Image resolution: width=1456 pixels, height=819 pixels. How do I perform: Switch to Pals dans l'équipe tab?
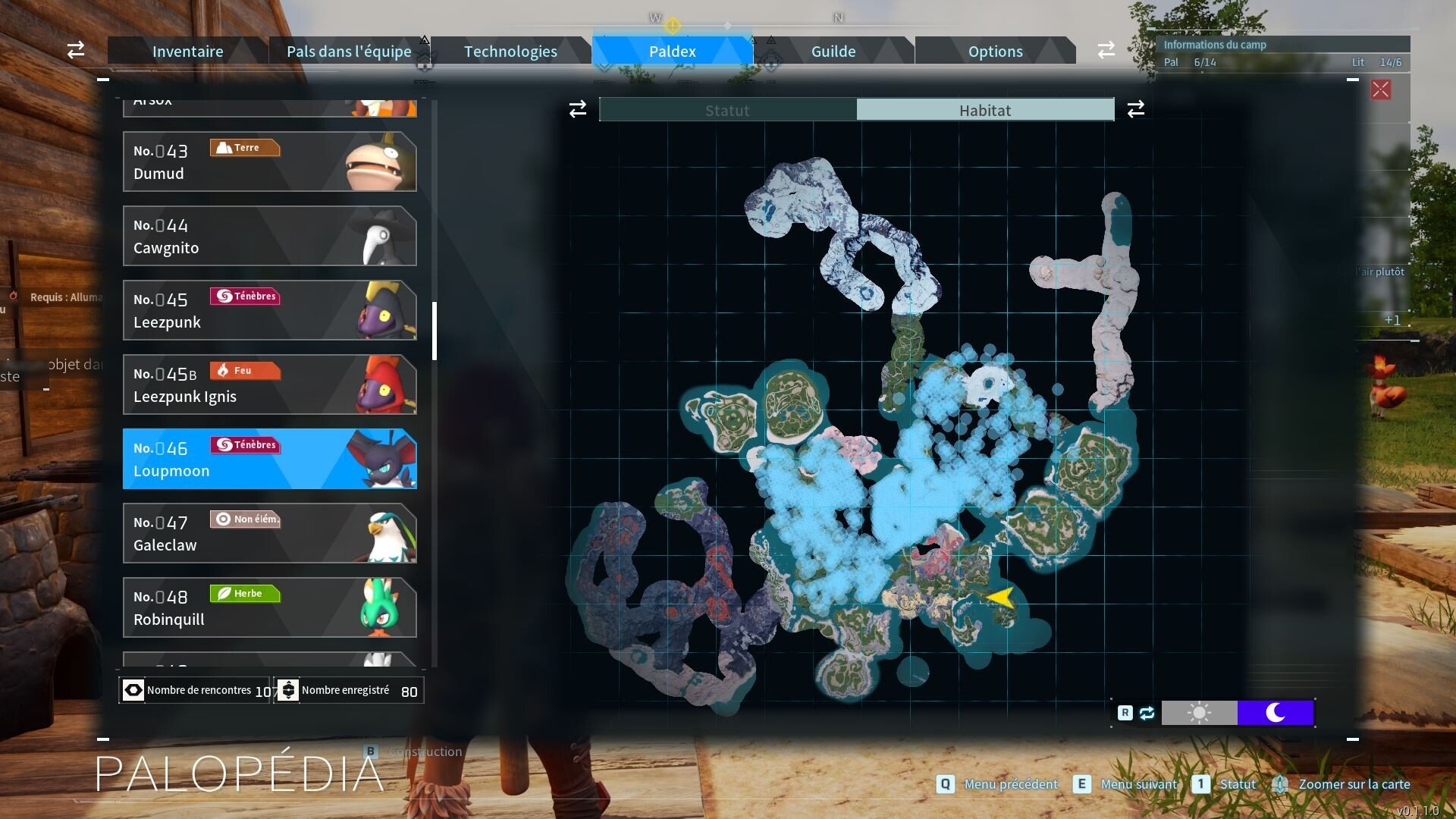coord(349,52)
